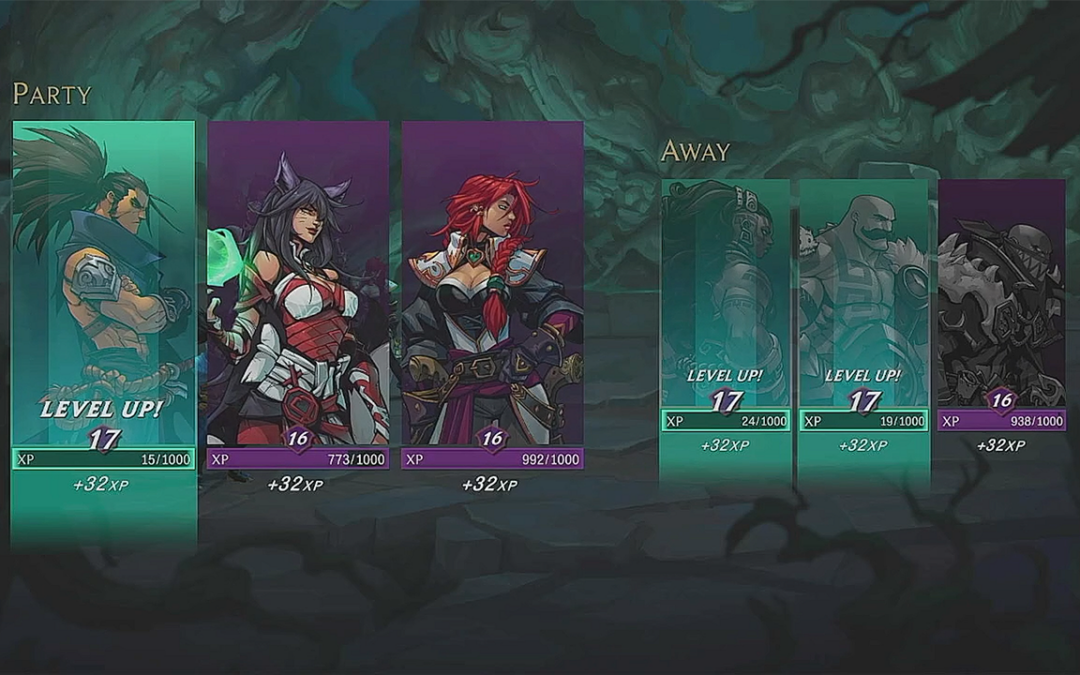The height and width of the screenshot is (675, 1080).
Task: Click Illaoi's away character card
Action: click(x=725, y=300)
